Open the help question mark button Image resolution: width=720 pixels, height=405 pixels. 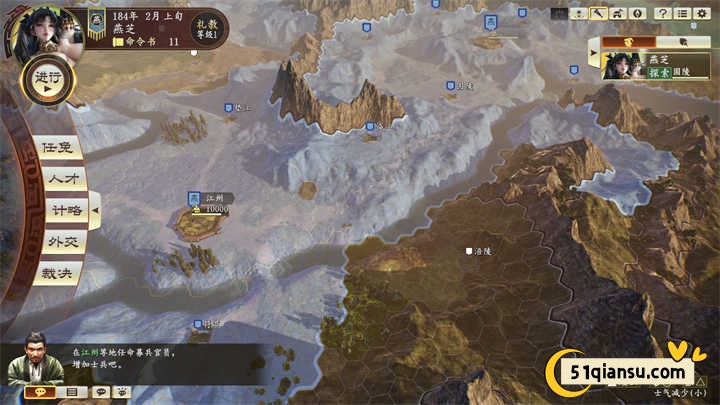tap(662, 13)
